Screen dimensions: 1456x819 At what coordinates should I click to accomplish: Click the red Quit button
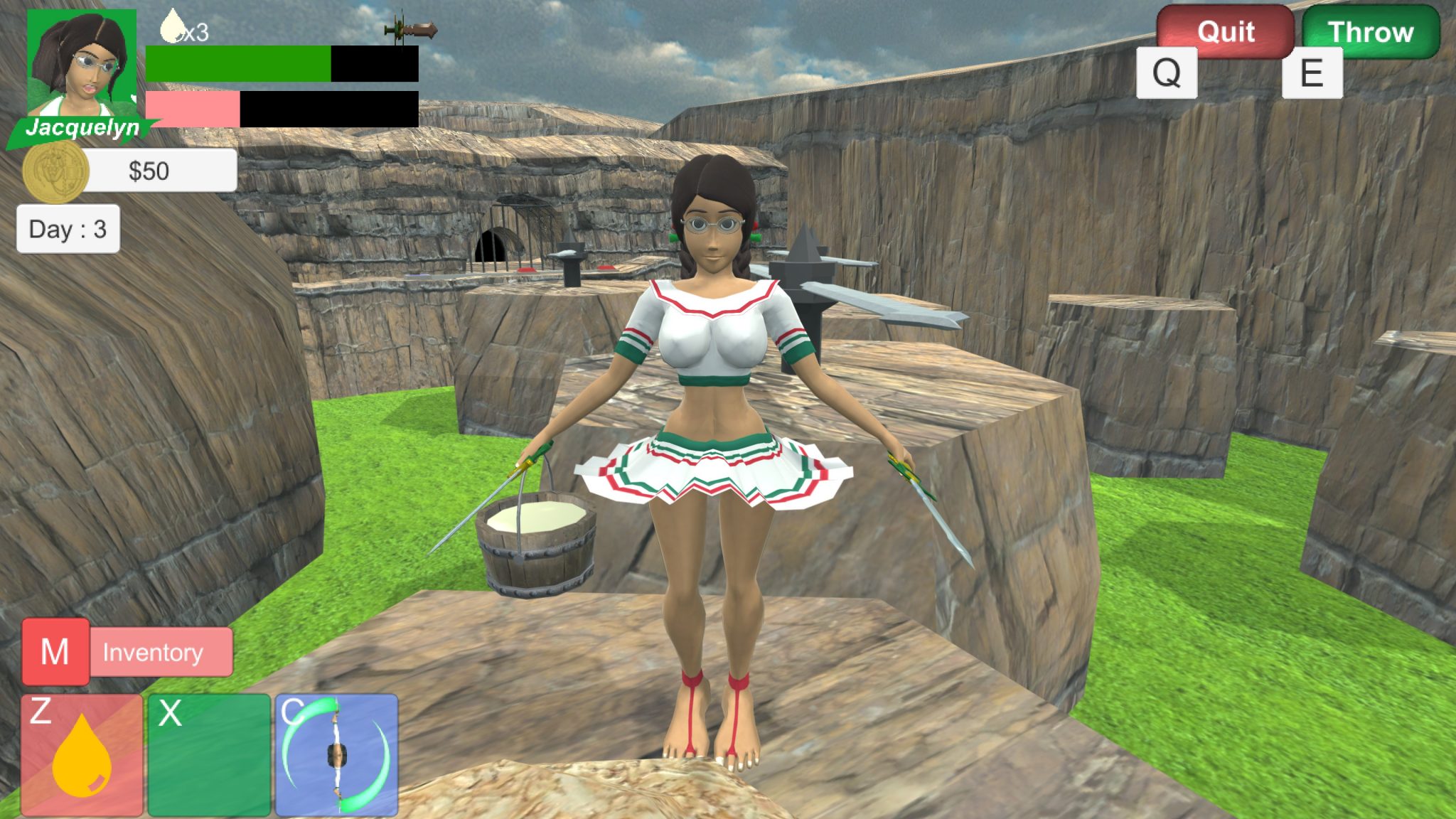tap(1225, 31)
